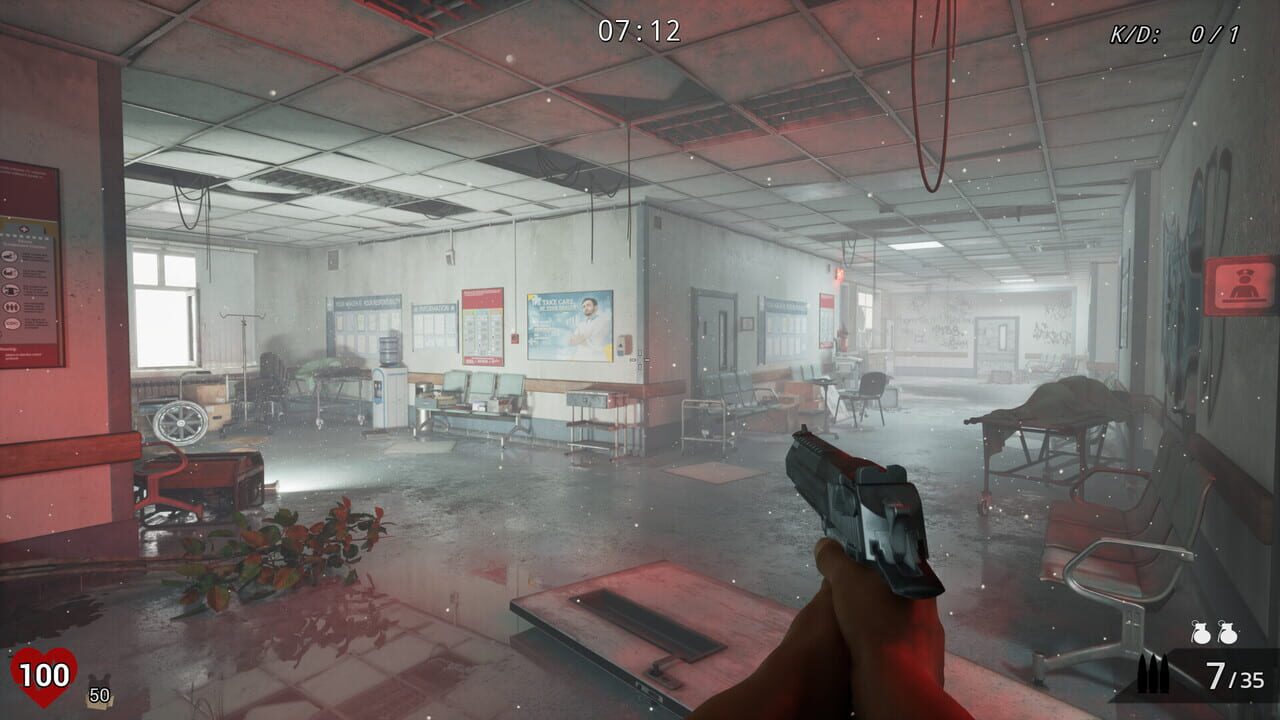Viewport: 1280px width, 720px height.
Task: Click the left grenade icon in the HUD
Action: [x=1201, y=632]
